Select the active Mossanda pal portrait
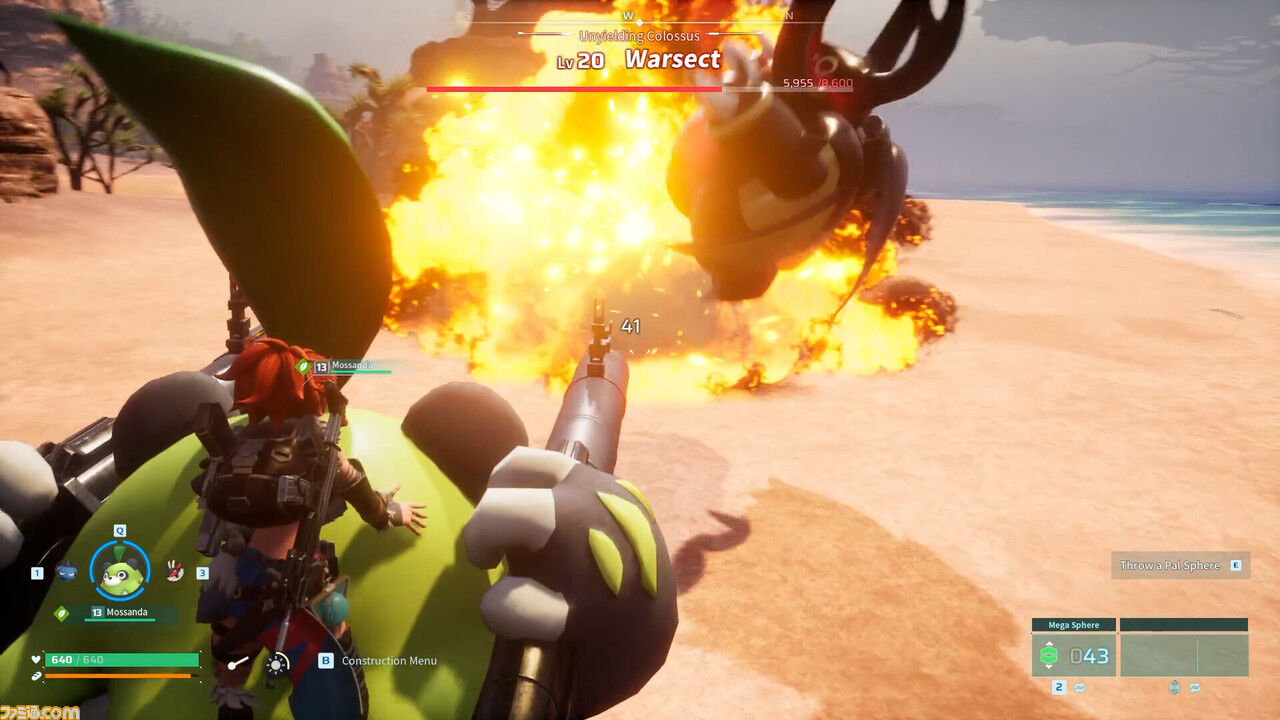The height and width of the screenshot is (720, 1280). (x=120, y=572)
